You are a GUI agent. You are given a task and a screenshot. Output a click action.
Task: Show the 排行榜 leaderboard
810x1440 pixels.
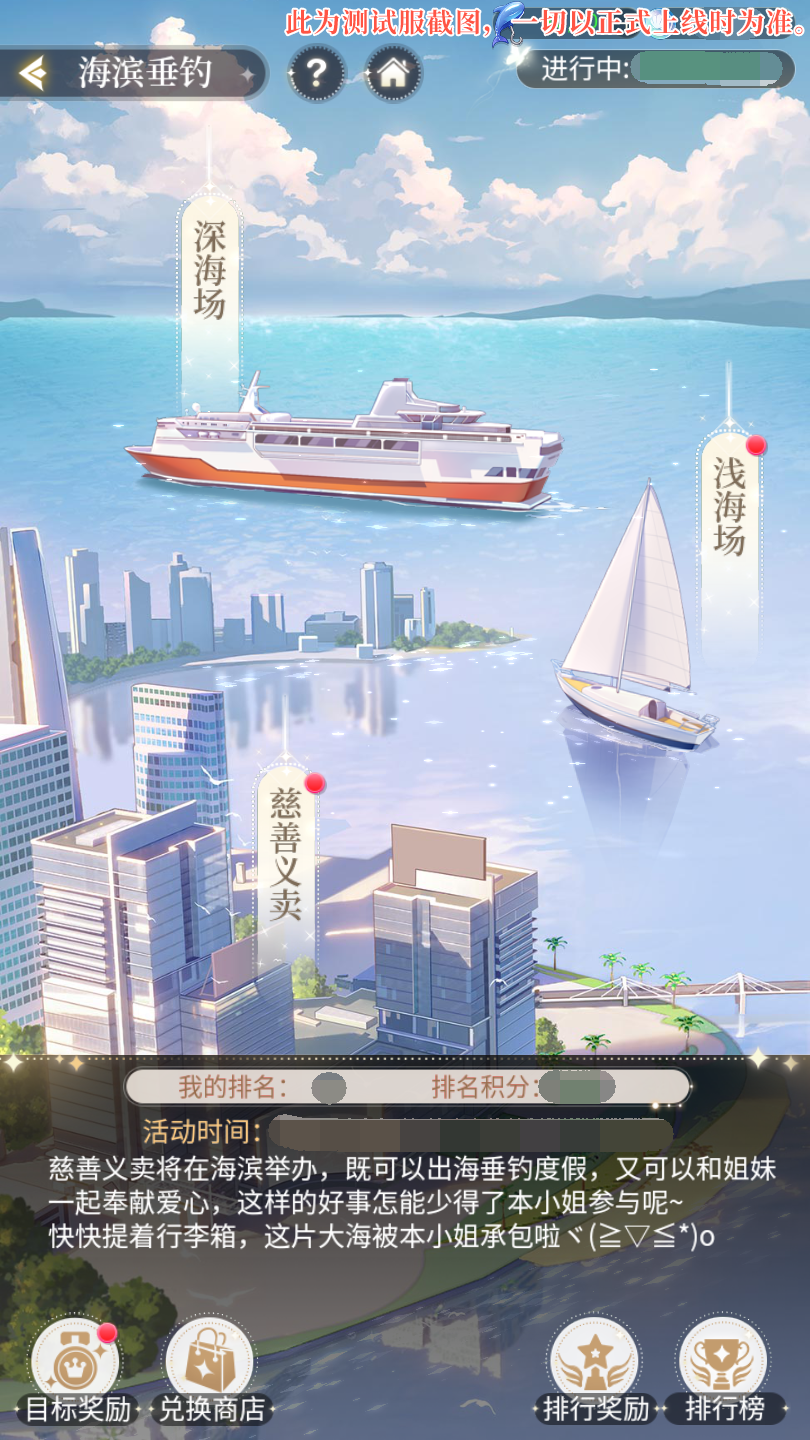click(723, 1366)
